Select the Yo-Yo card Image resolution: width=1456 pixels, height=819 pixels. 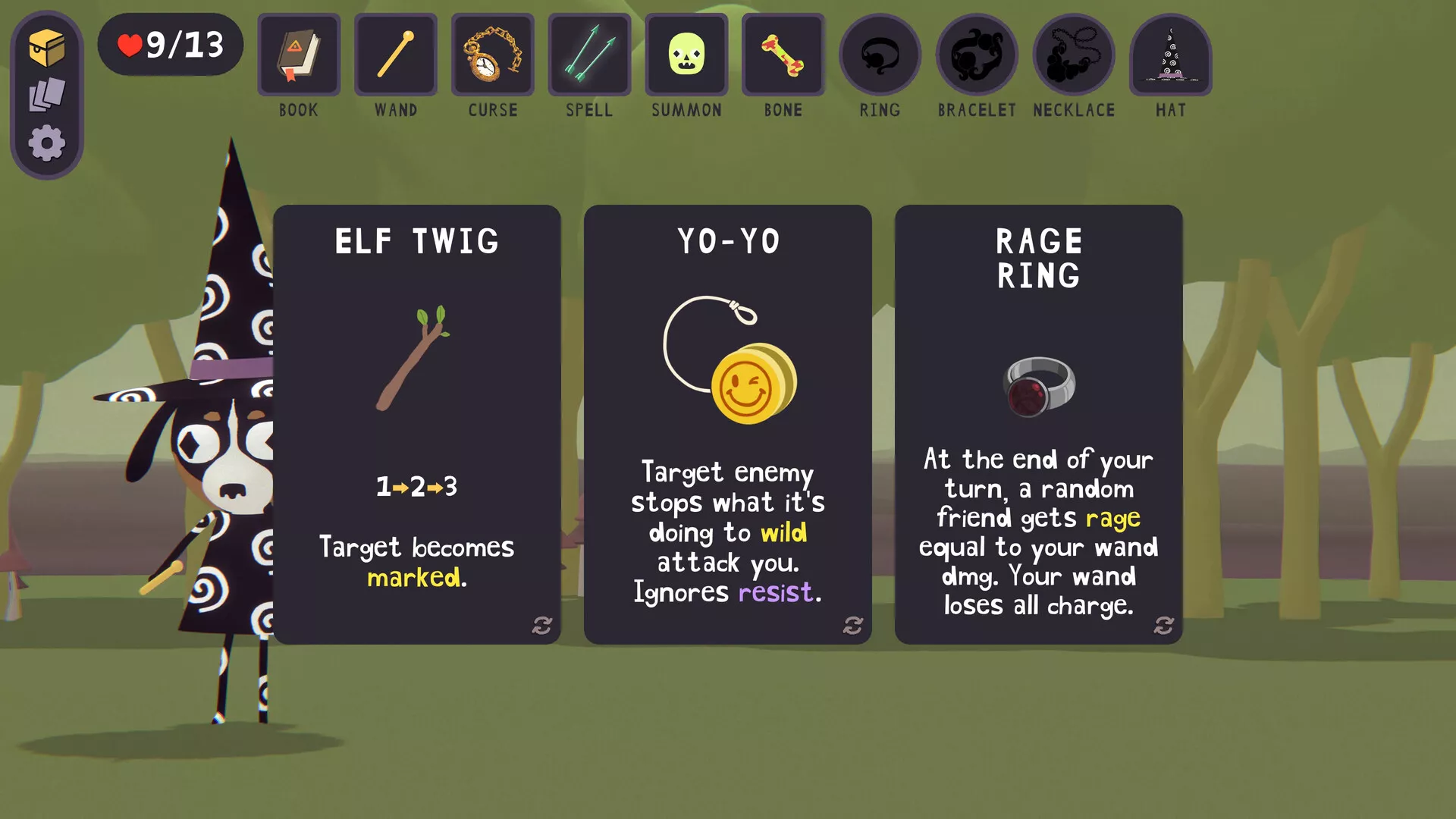727,423
